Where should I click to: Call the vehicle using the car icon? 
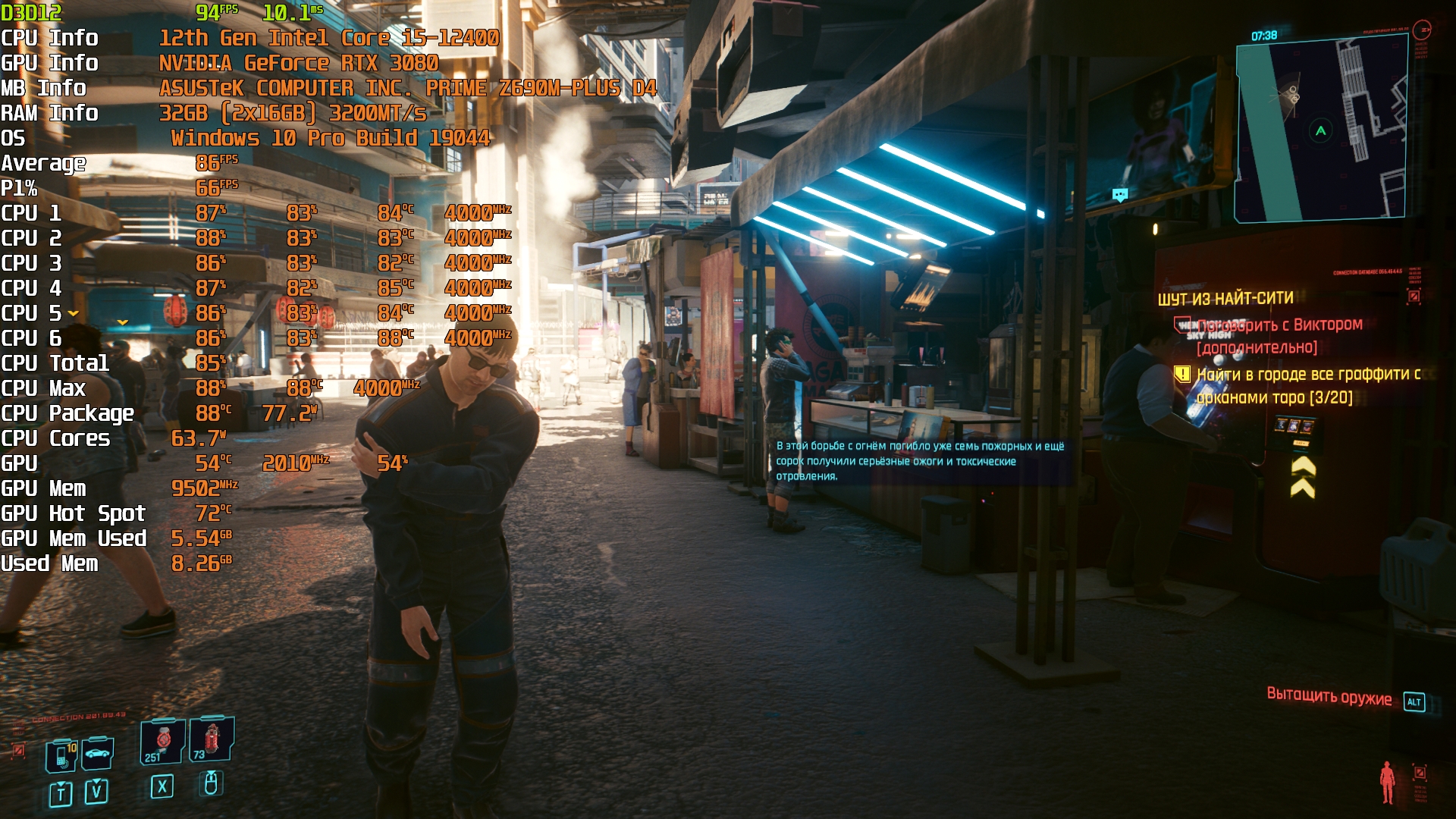[98, 753]
